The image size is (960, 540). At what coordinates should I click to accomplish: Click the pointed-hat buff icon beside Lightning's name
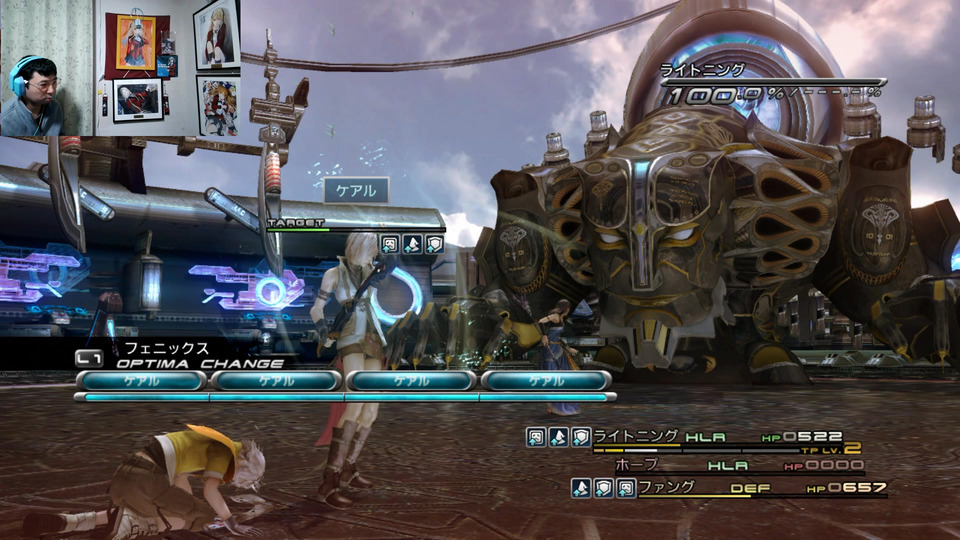(558, 437)
